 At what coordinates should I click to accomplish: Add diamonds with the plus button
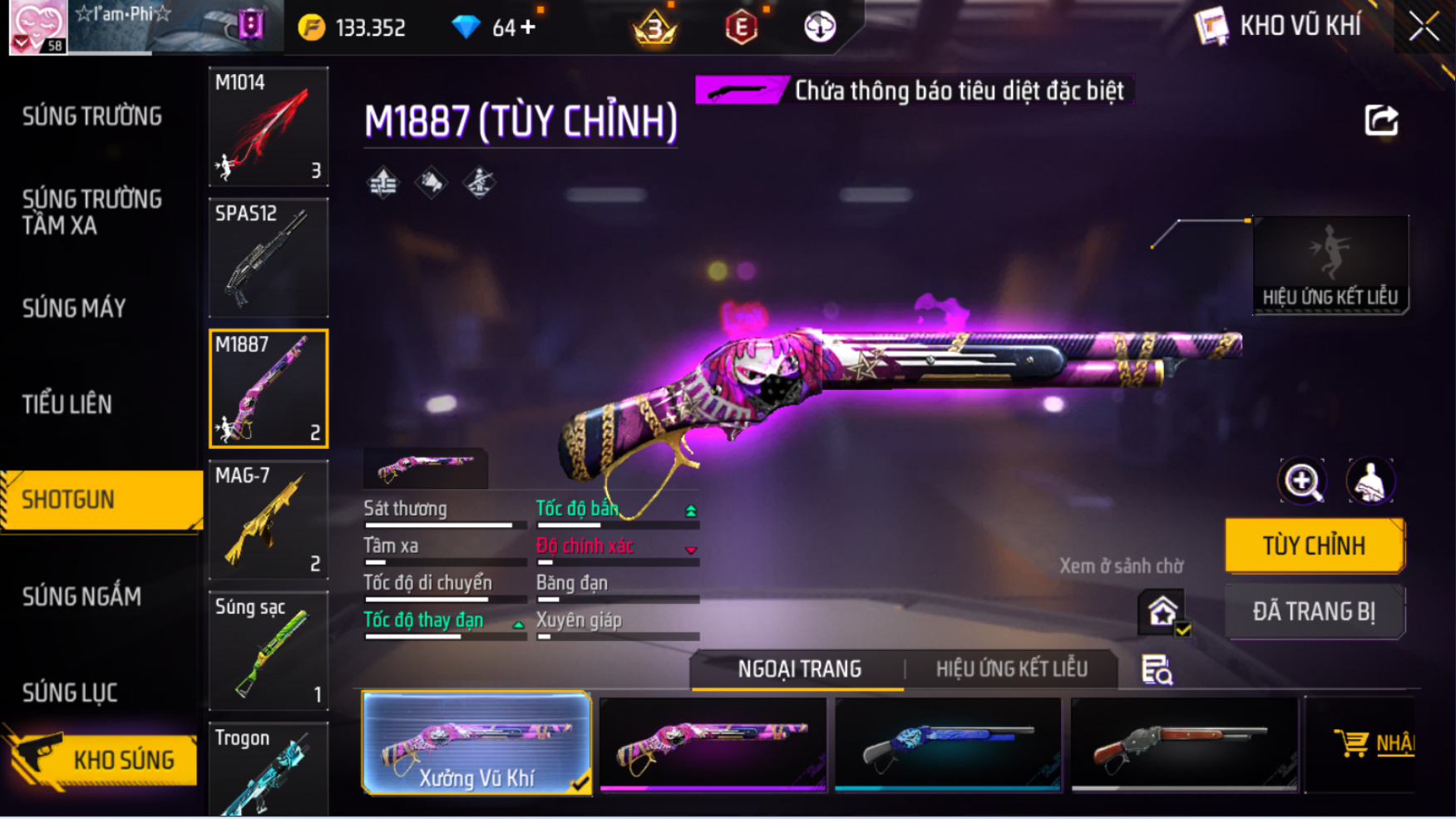(527, 27)
